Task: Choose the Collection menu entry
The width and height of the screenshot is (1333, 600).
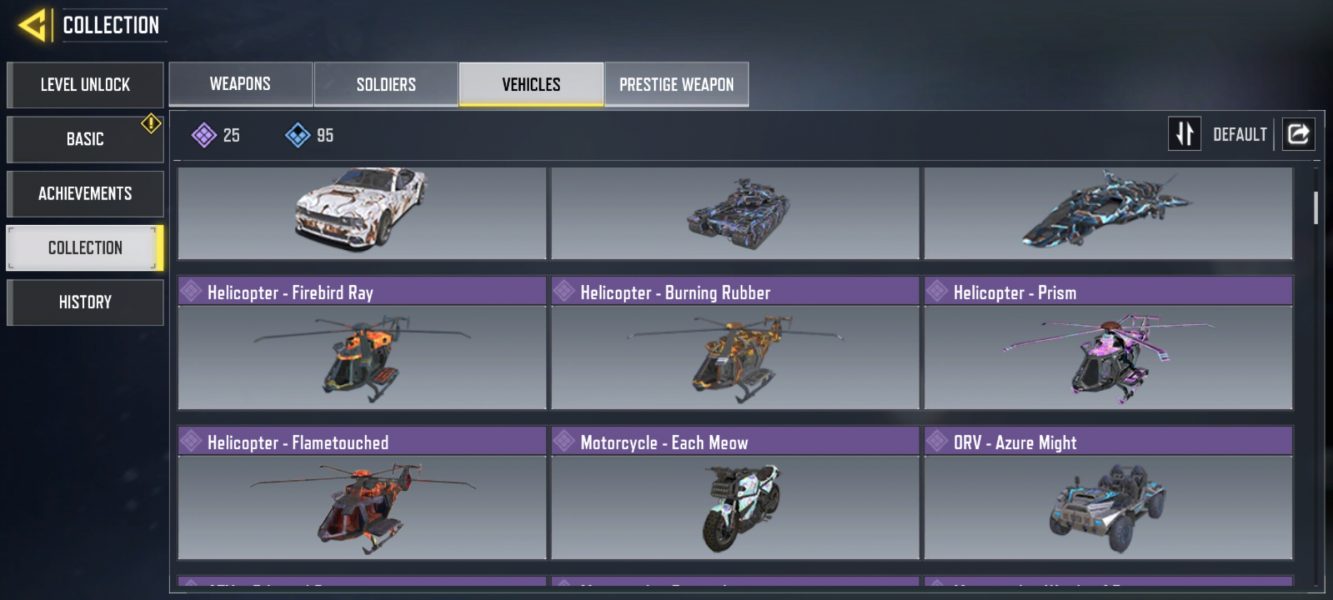Action: click(x=85, y=248)
